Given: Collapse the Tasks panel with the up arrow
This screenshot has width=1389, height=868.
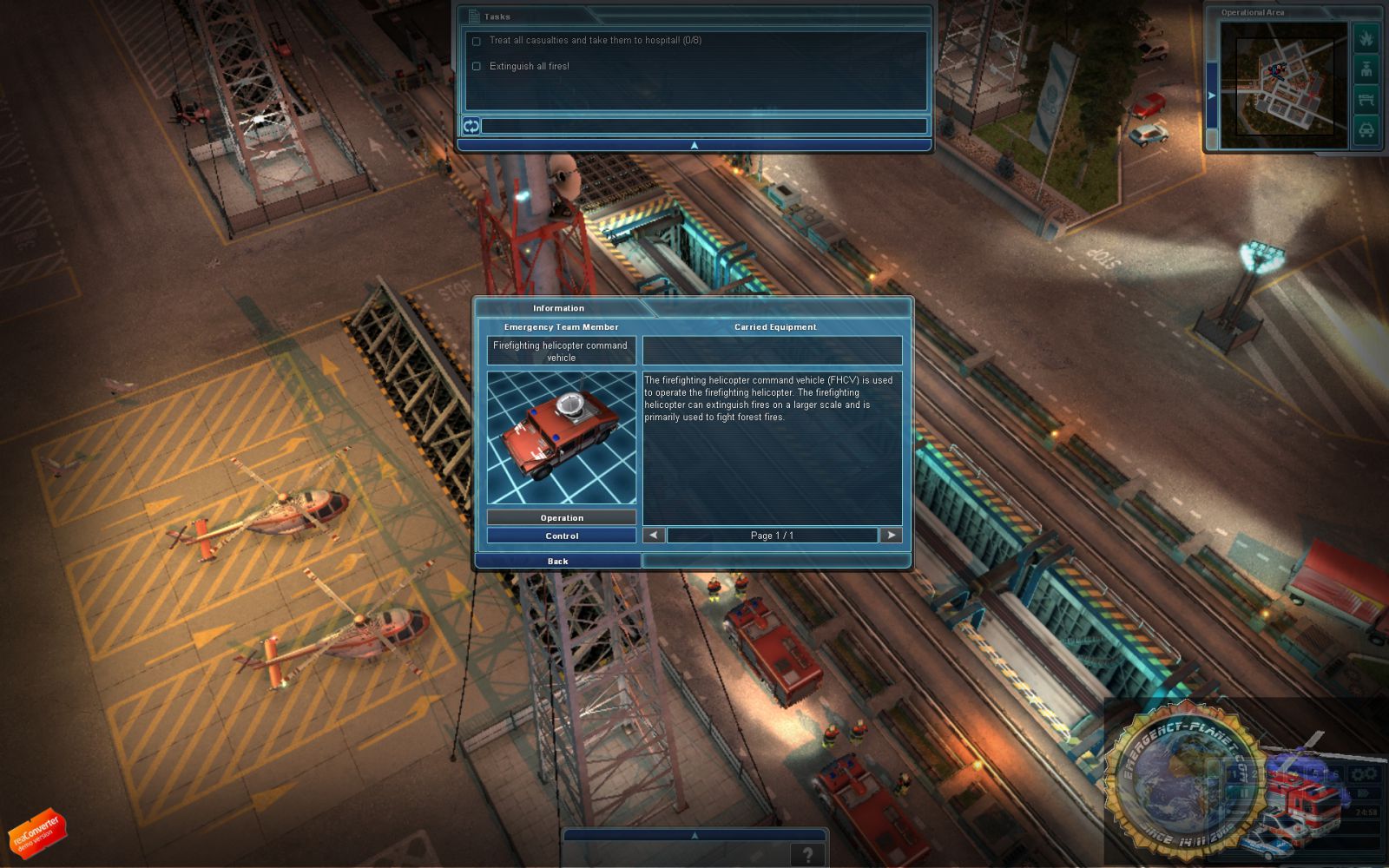Looking at the screenshot, I should tap(694, 146).
